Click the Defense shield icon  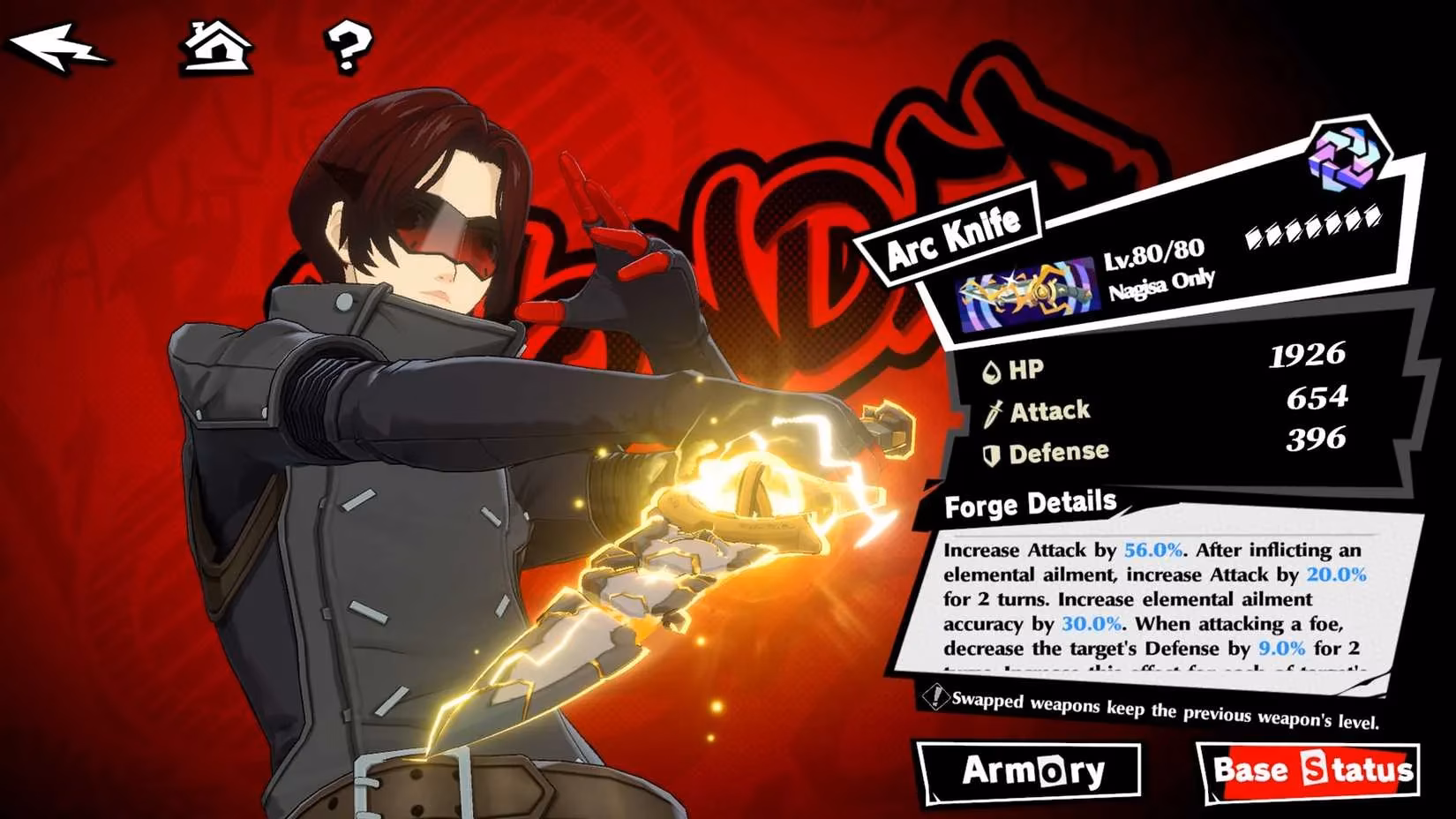tap(991, 452)
